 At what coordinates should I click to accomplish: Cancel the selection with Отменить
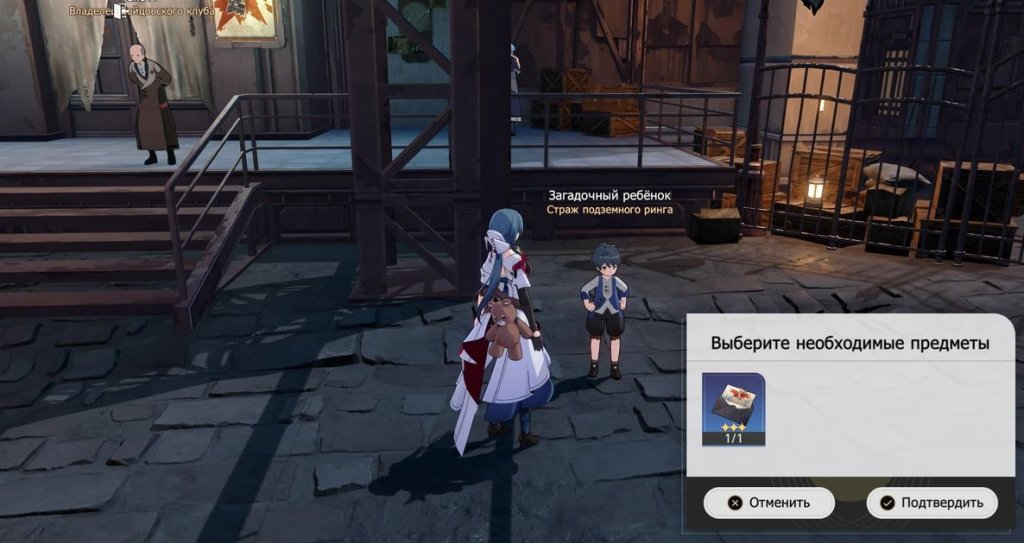tap(769, 503)
